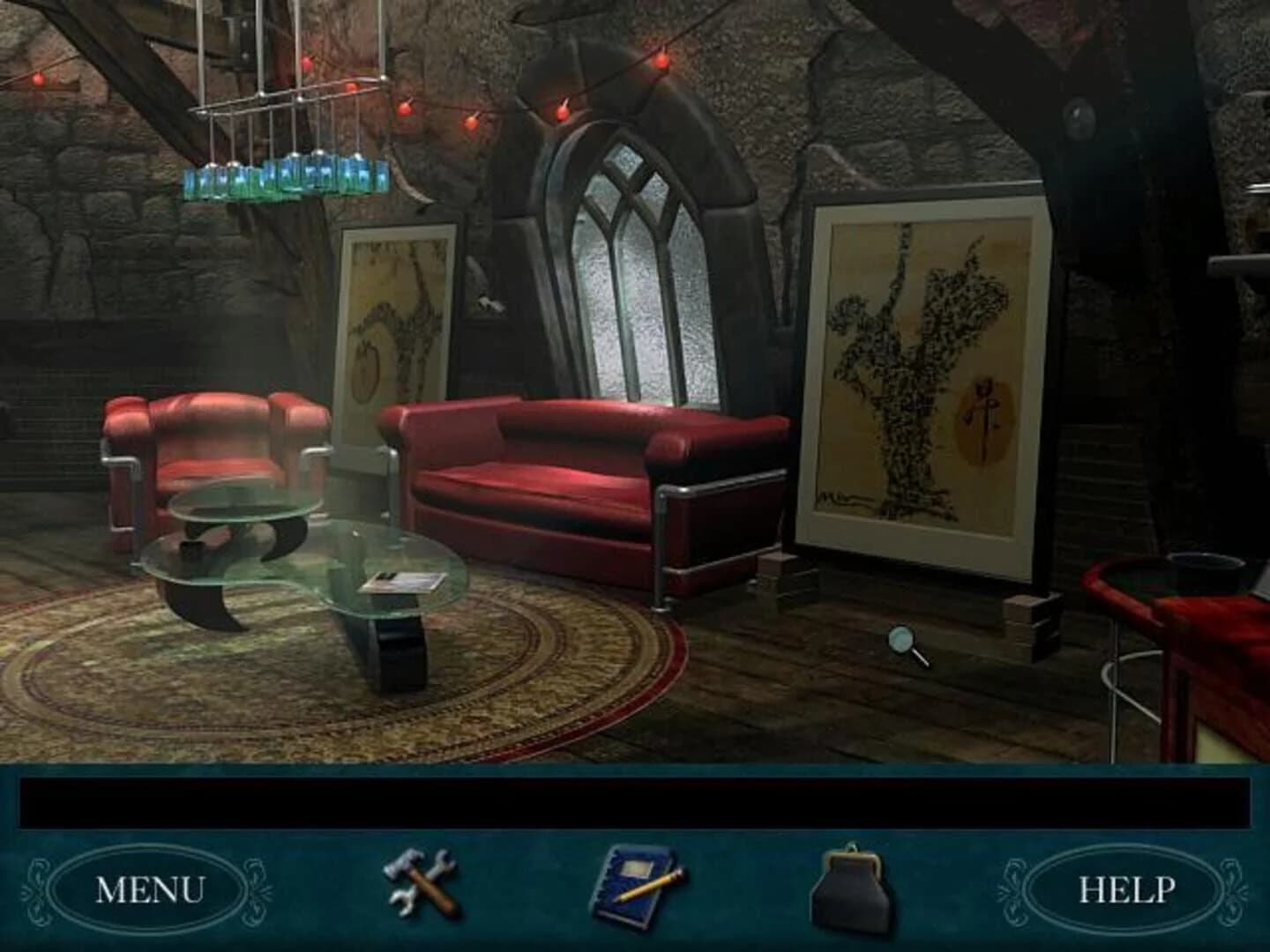This screenshot has height=952, width=1270.
Task: Check the coin purse money icon
Action: [x=851, y=889]
